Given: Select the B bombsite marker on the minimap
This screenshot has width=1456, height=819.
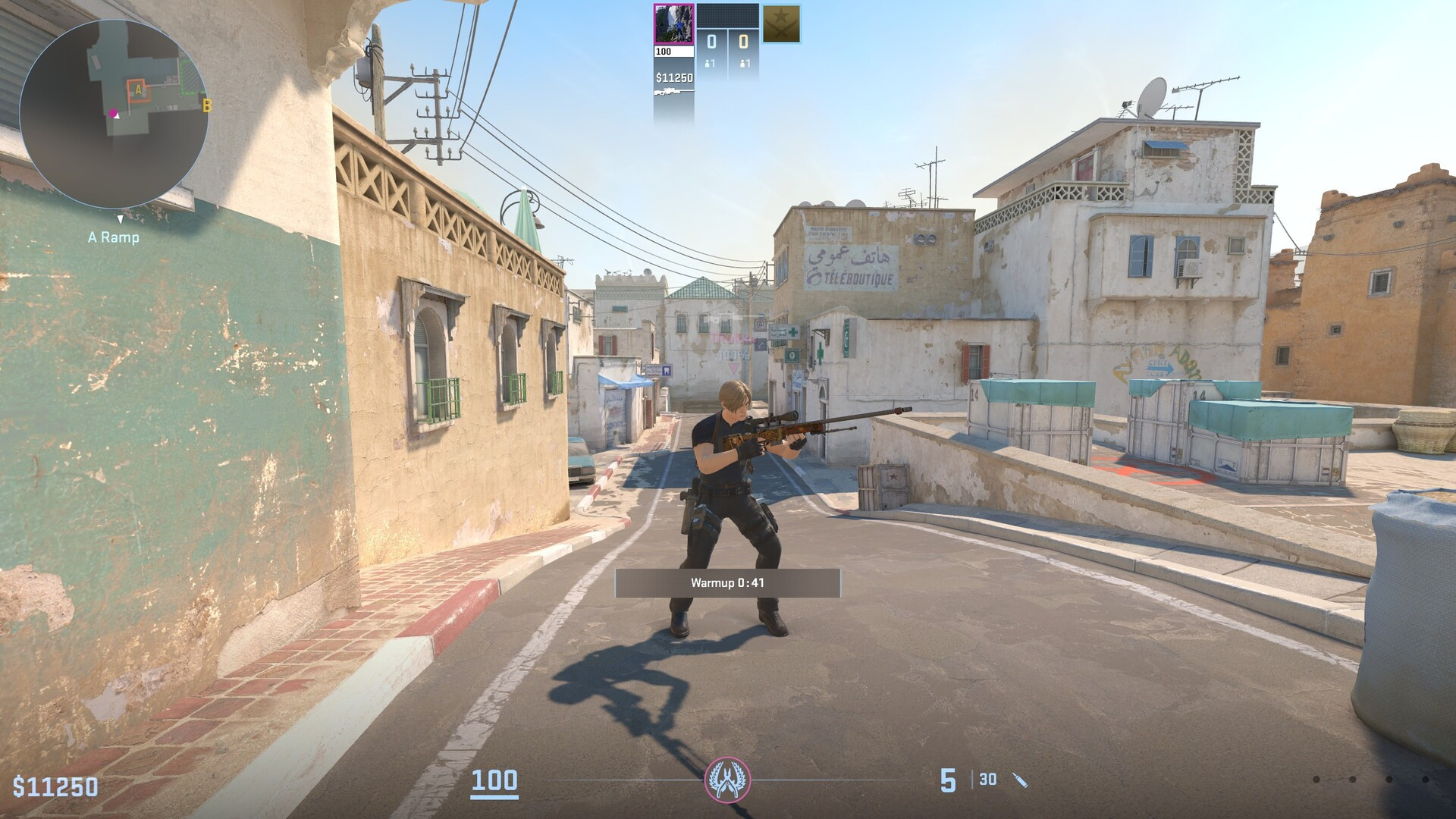Looking at the screenshot, I should 206,107.
